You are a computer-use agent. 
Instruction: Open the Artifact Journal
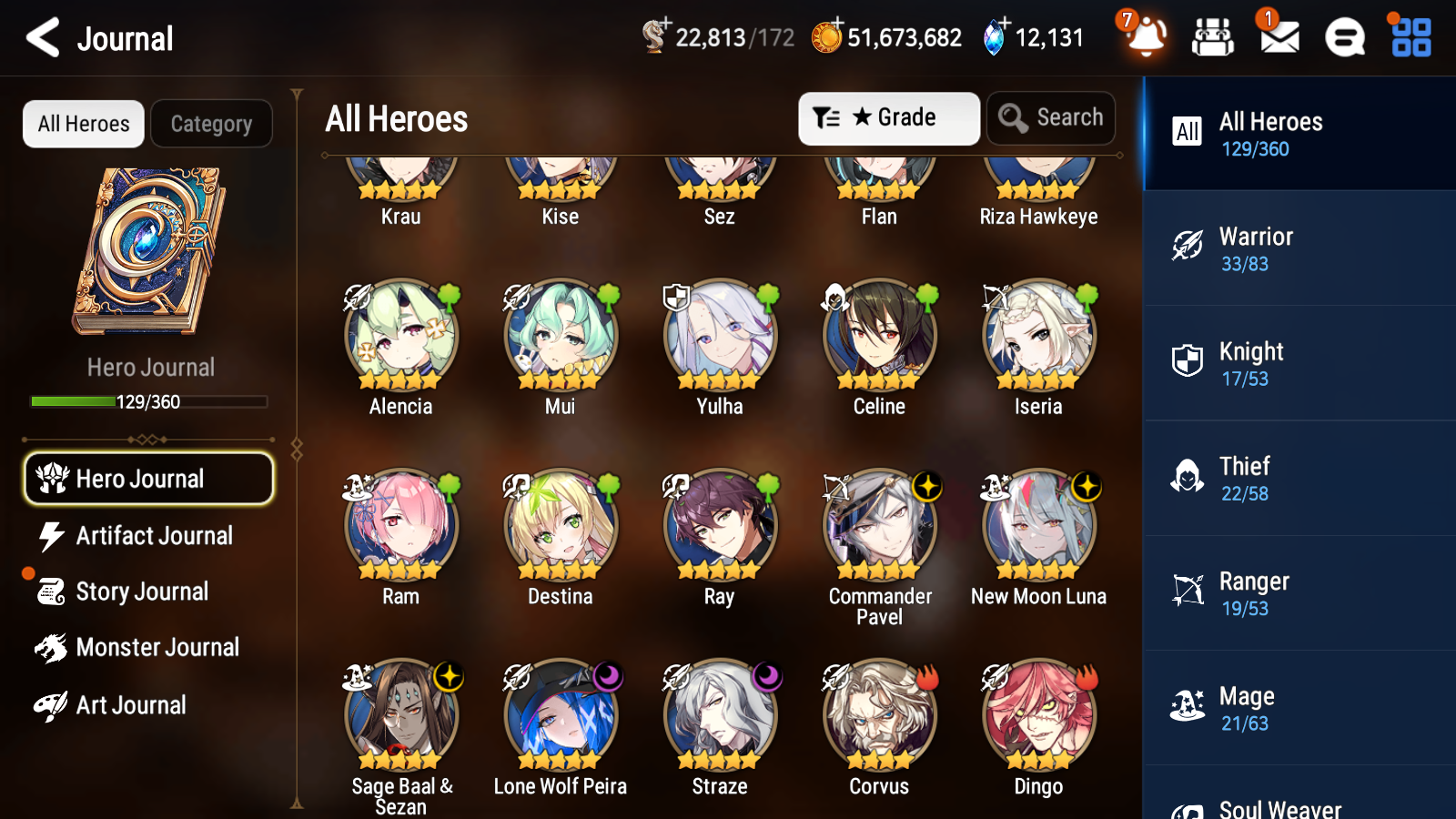[155, 536]
